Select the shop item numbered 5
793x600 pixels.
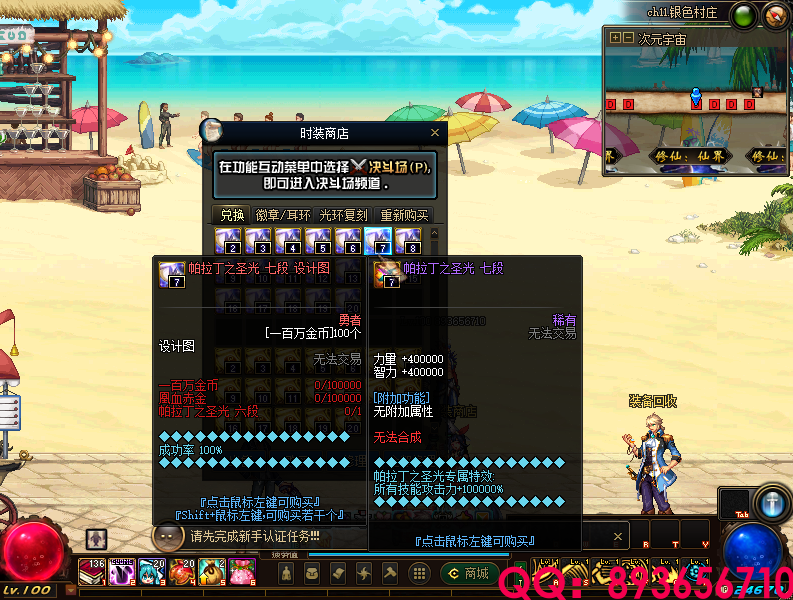[318, 241]
